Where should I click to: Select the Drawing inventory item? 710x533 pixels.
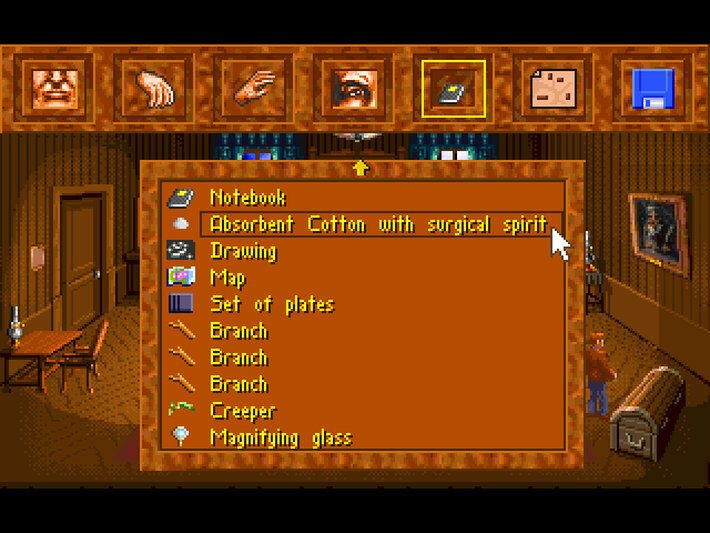243,251
